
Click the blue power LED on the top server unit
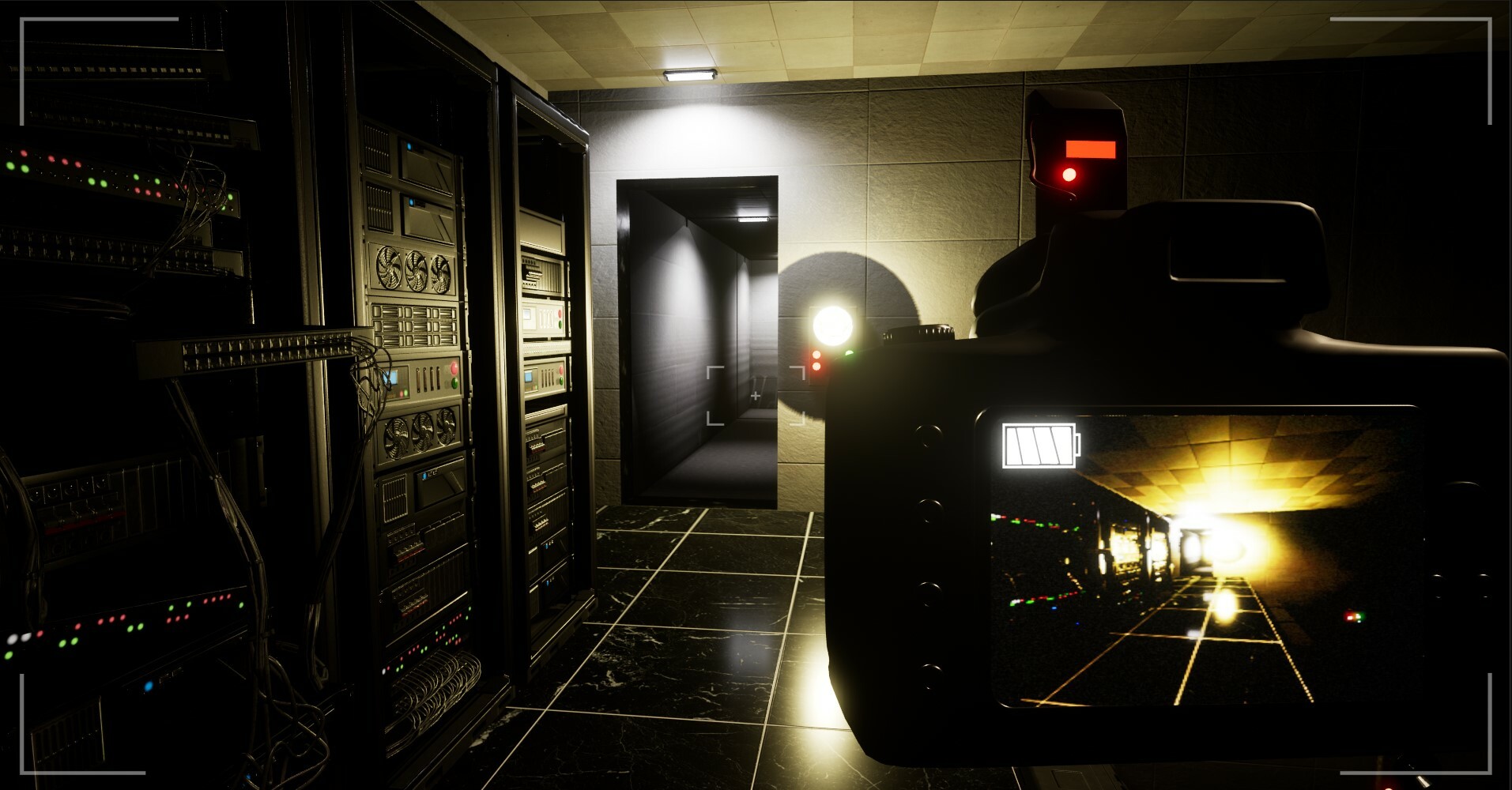409,145
